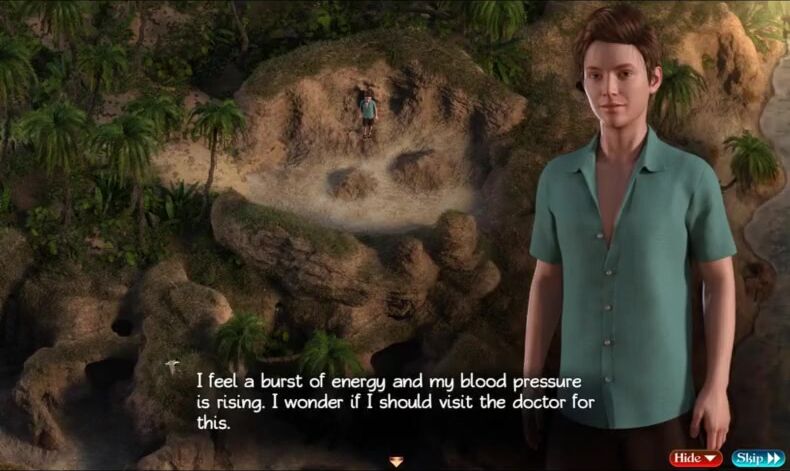Skip the current dialogue
This screenshot has width=790, height=471.
757,458
